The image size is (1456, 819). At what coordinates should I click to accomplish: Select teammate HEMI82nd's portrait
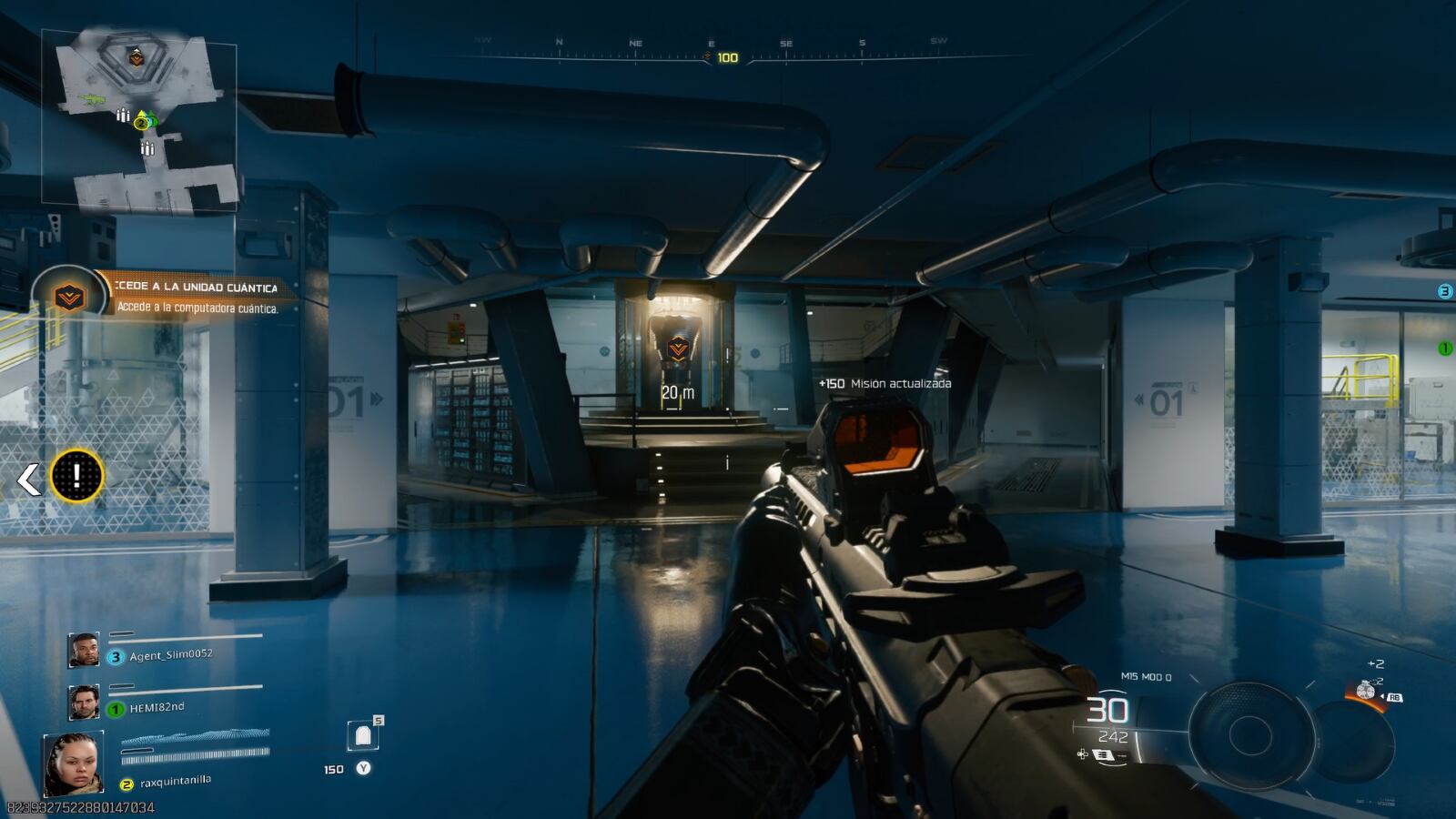click(x=84, y=702)
